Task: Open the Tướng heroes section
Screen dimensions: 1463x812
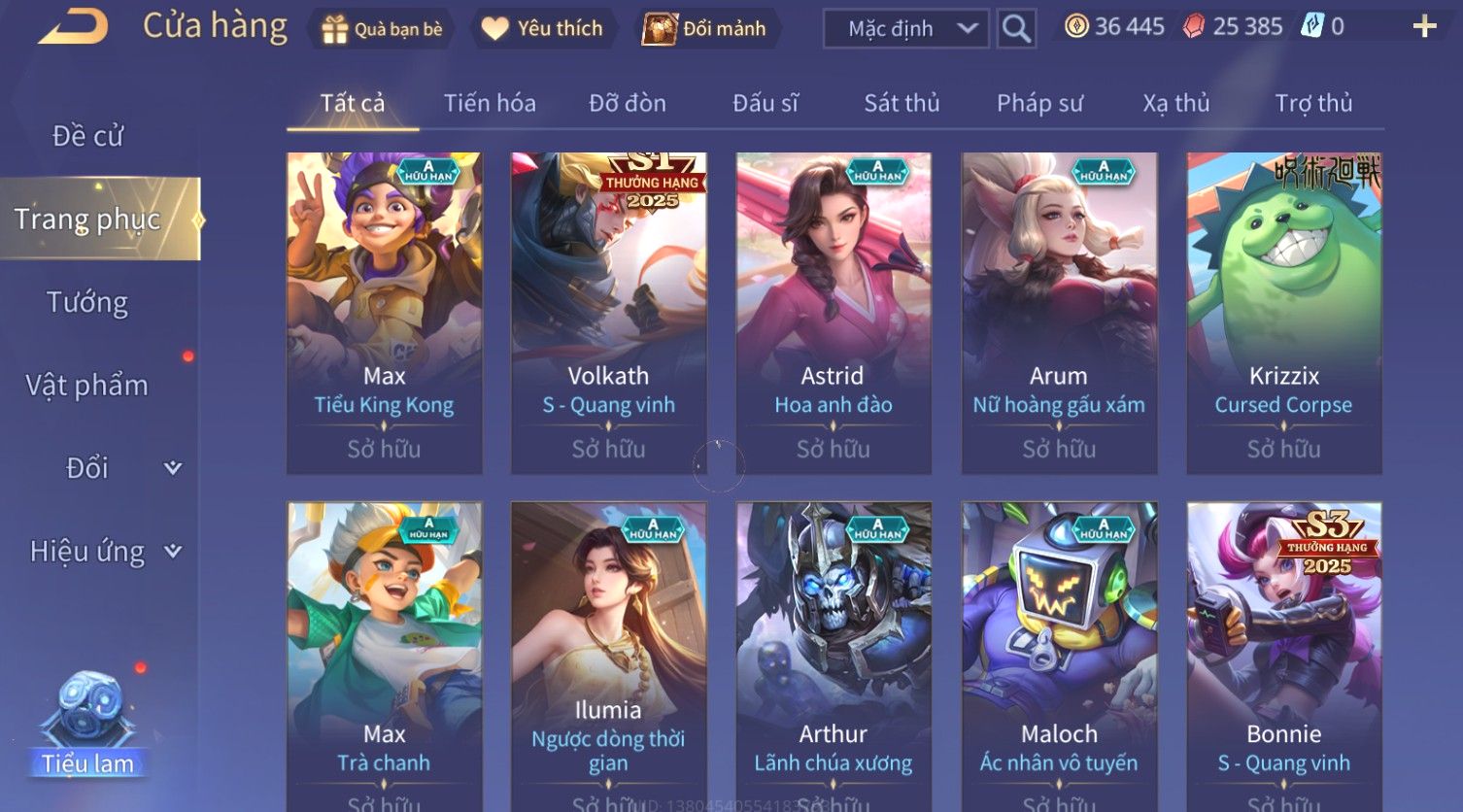Action: pyautogui.click(x=87, y=303)
